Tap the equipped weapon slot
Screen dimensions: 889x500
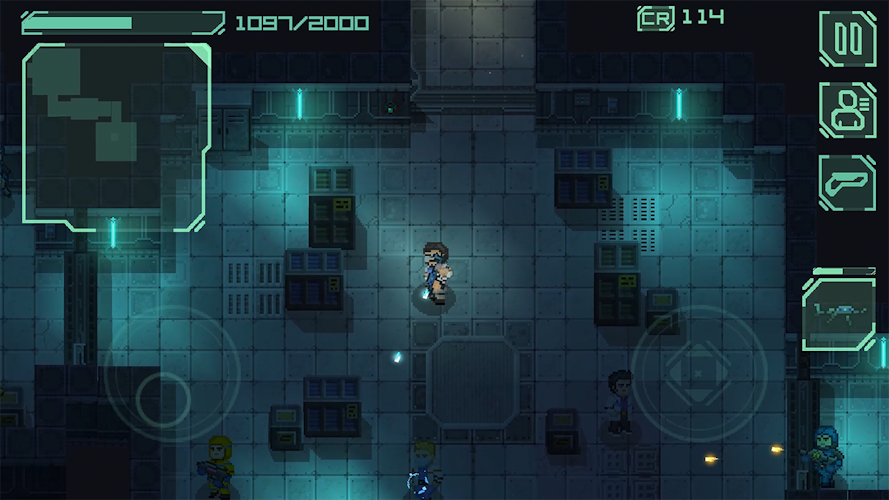coord(838,313)
